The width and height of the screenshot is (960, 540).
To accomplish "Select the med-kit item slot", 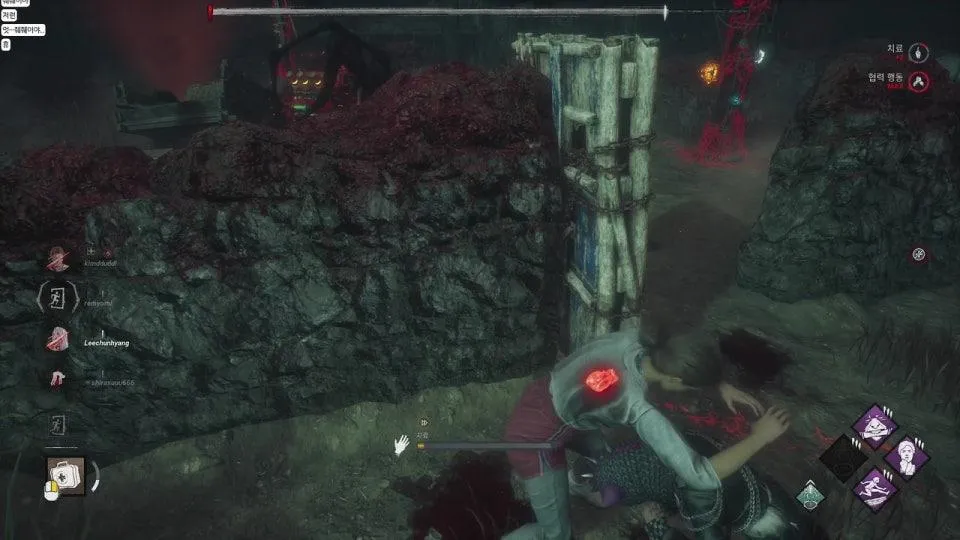I will pos(64,475).
